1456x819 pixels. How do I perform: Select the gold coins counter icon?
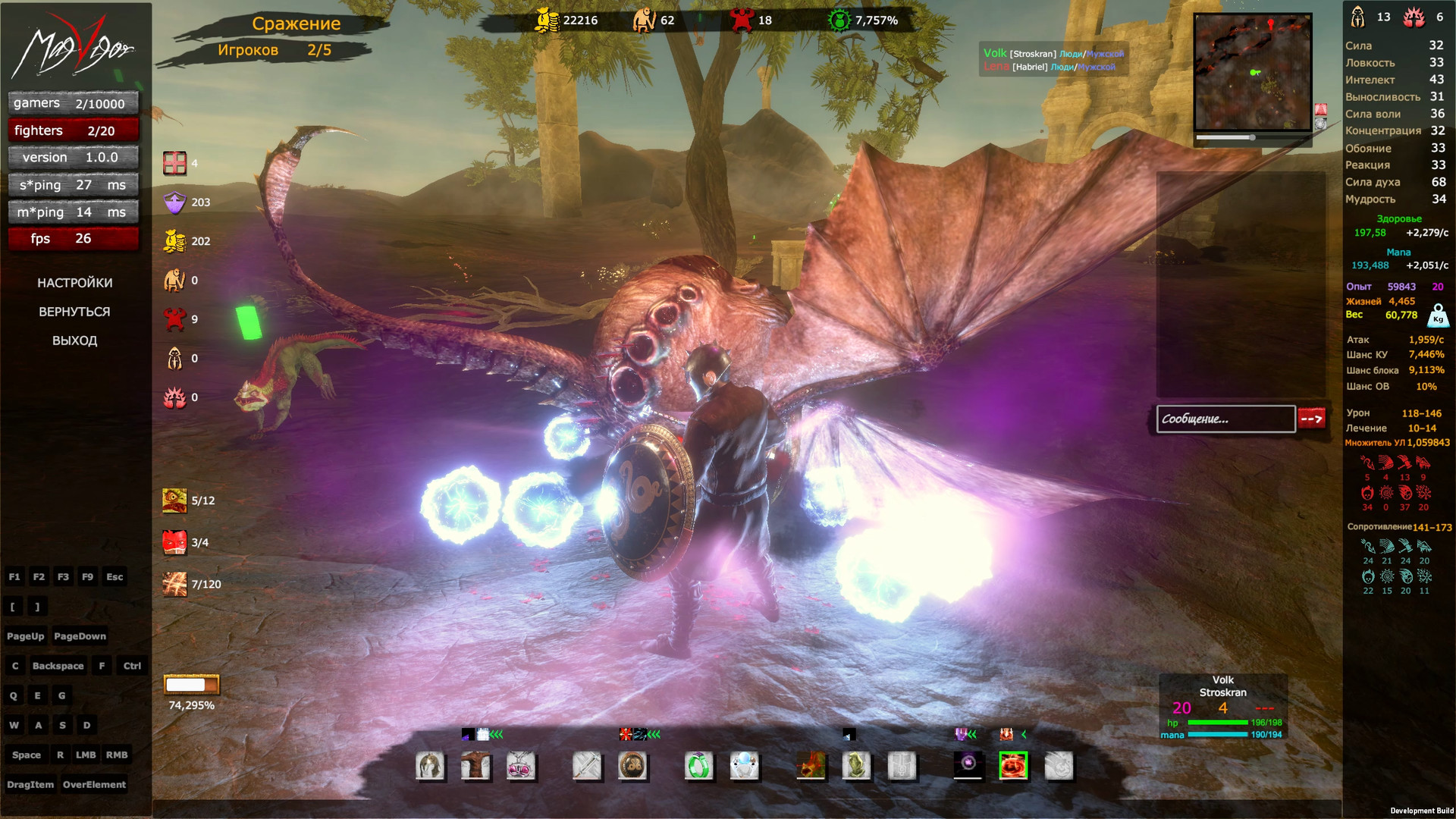[174, 240]
